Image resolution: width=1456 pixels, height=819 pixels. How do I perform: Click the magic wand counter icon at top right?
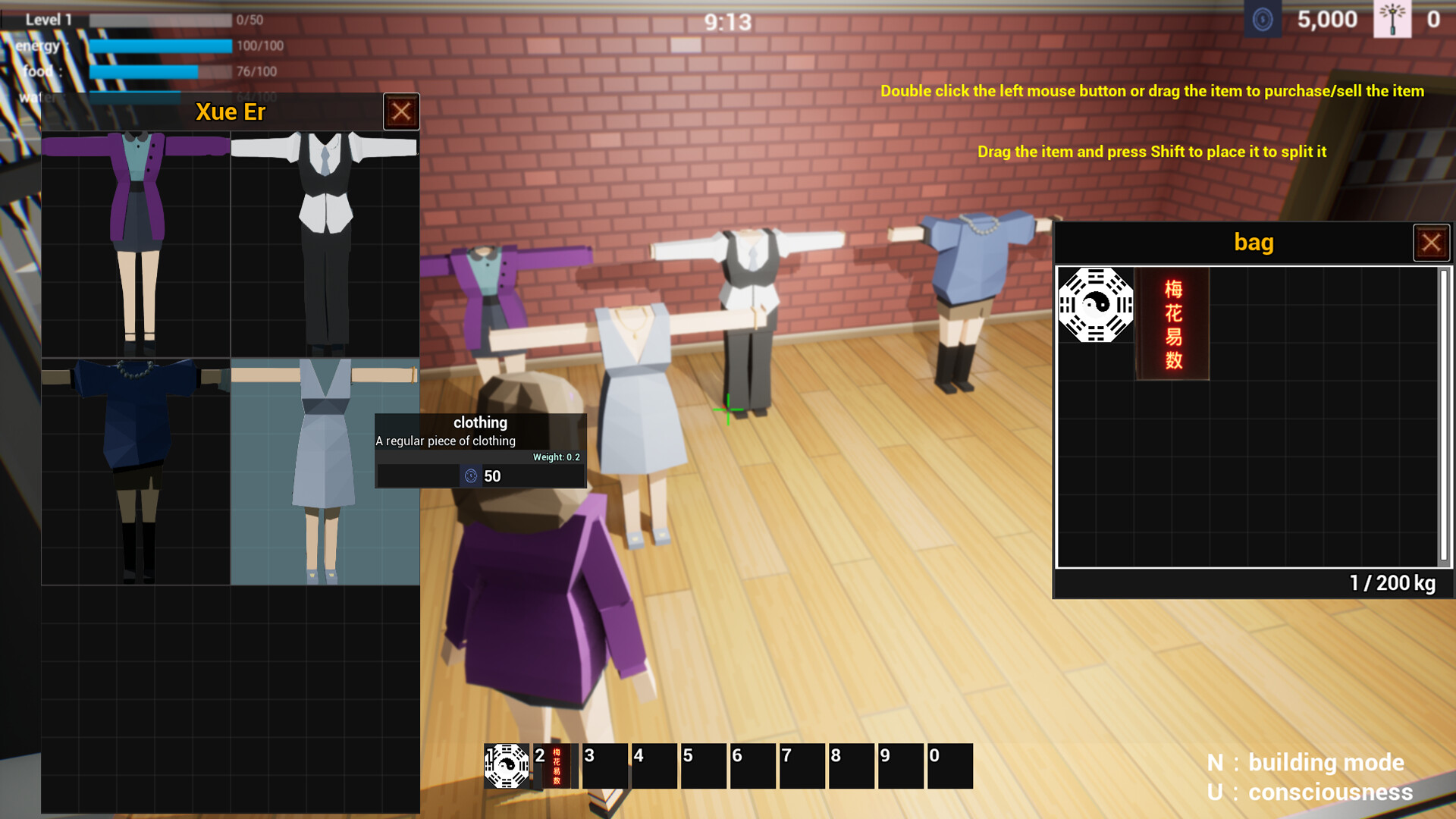tap(1394, 20)
